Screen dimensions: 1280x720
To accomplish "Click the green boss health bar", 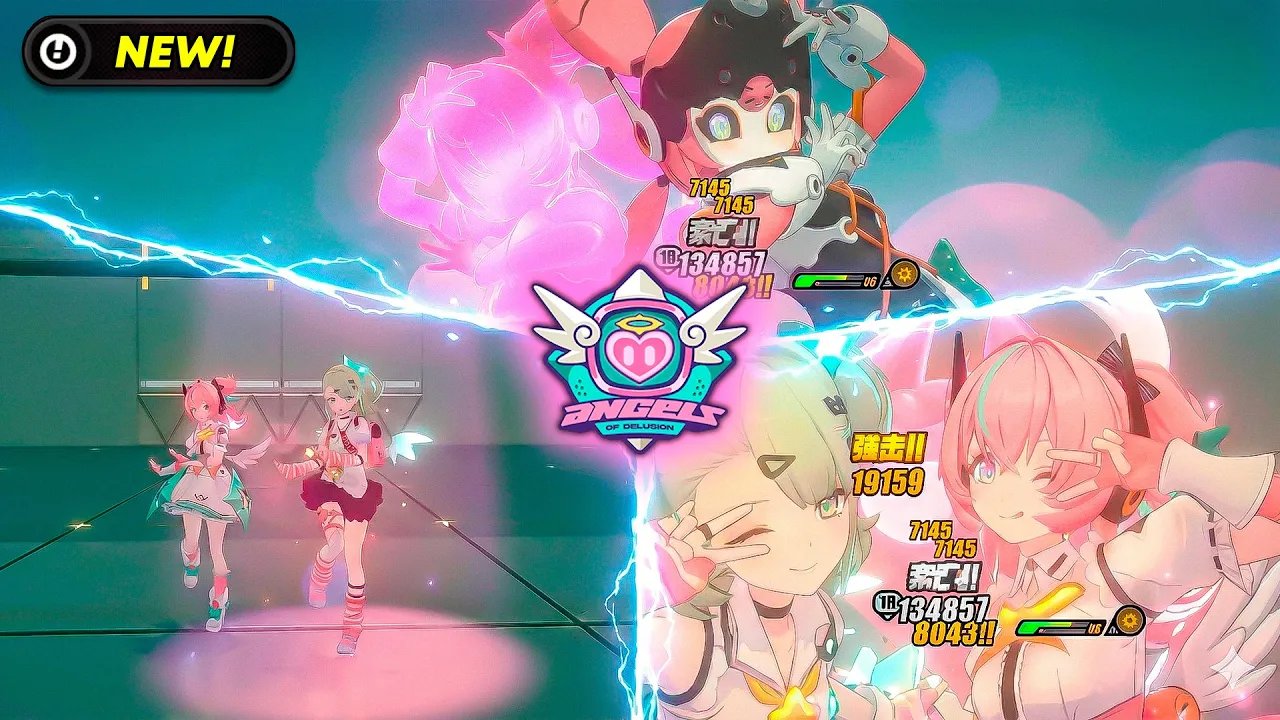I will coord(815,278).
